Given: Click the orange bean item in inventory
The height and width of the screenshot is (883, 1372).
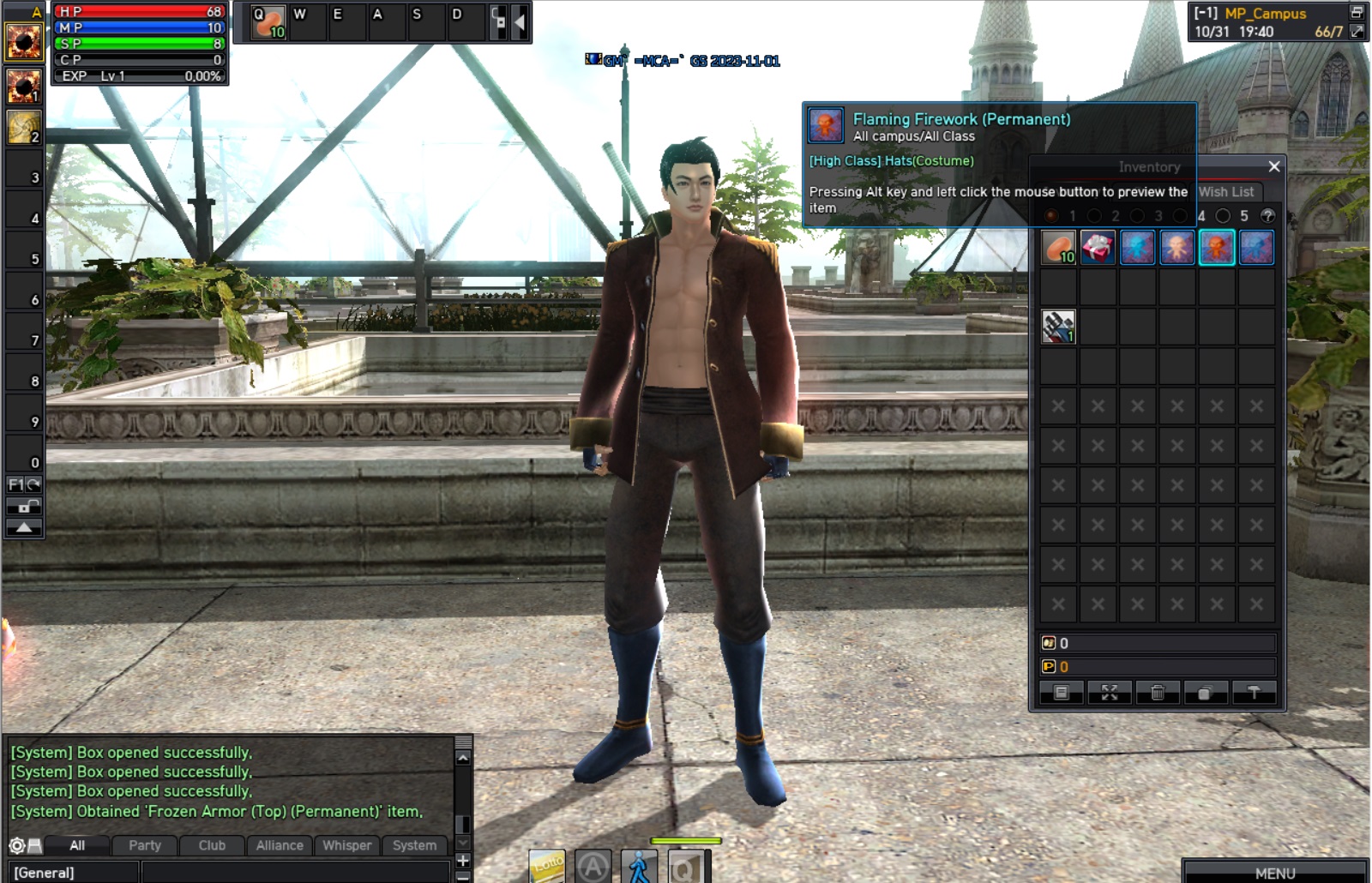Looking at the screenshot, I should [x=1058, y=248].
